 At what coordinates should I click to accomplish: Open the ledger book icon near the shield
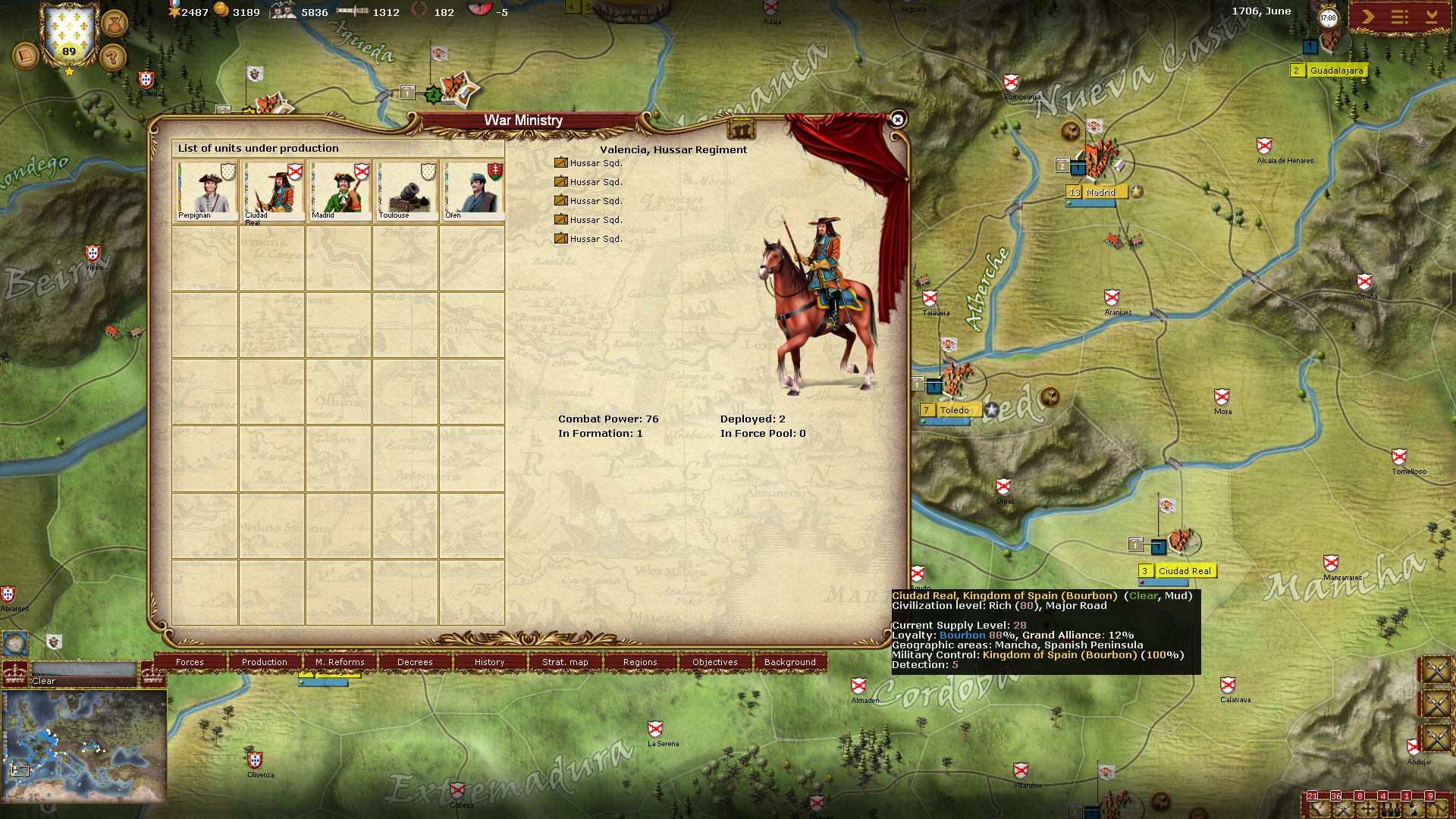click(x=27, y=55)
